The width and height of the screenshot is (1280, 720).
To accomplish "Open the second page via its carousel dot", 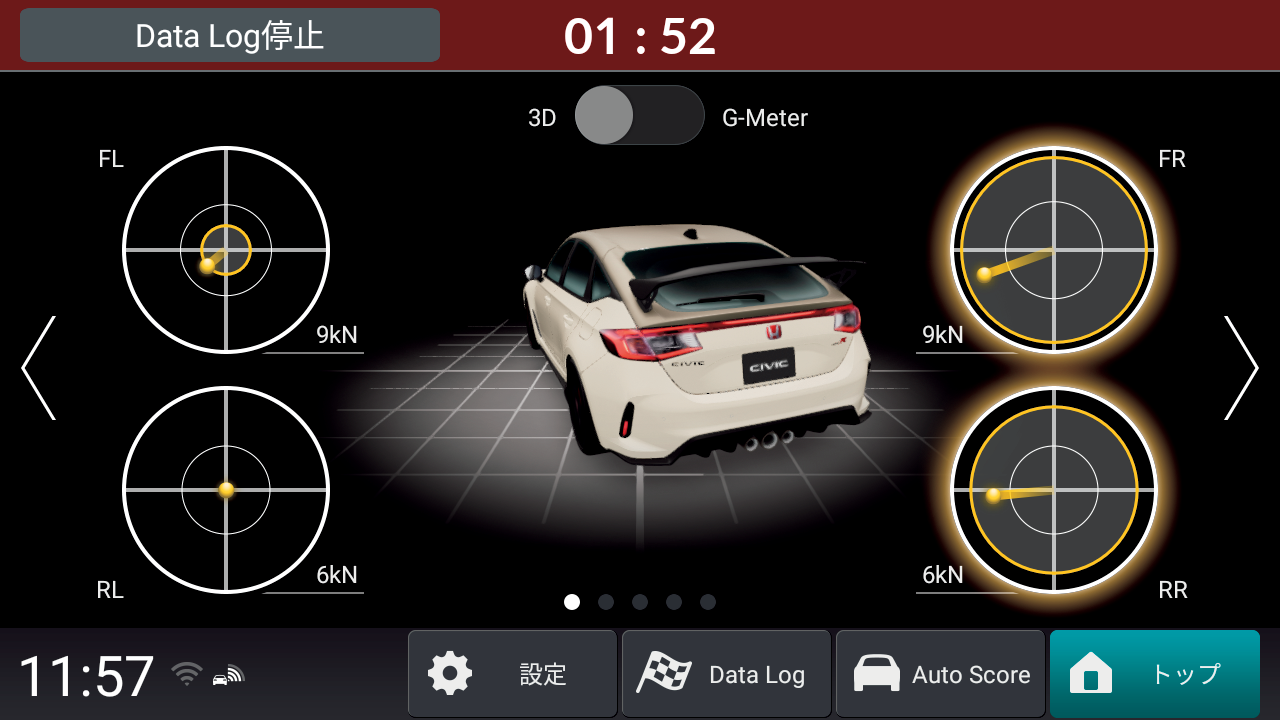I will 605,602.
